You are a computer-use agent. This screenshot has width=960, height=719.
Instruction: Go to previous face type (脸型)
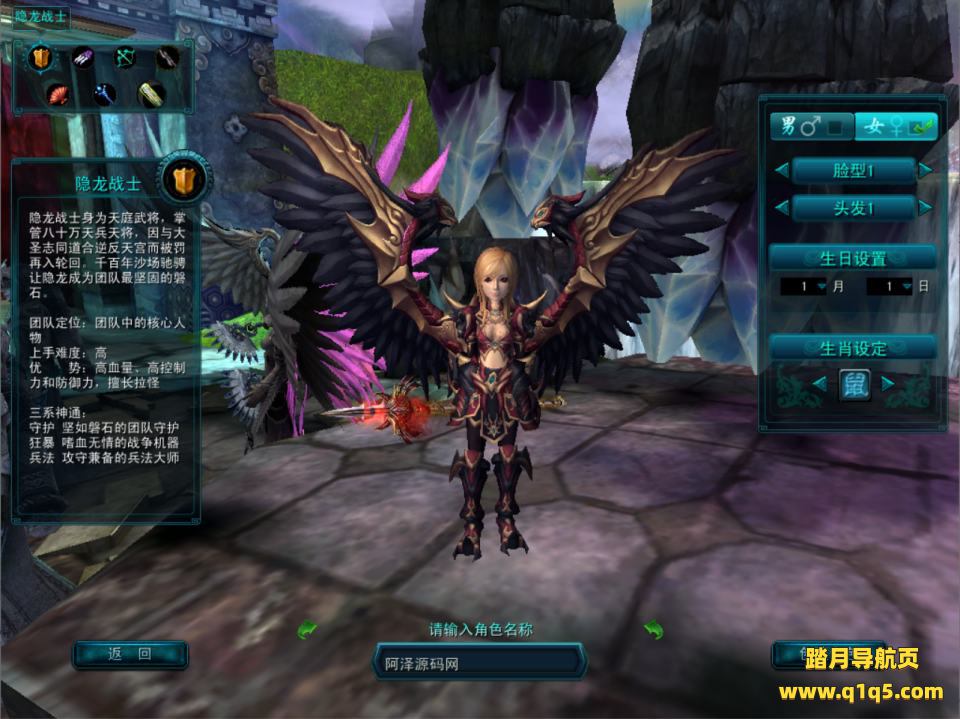780,171
